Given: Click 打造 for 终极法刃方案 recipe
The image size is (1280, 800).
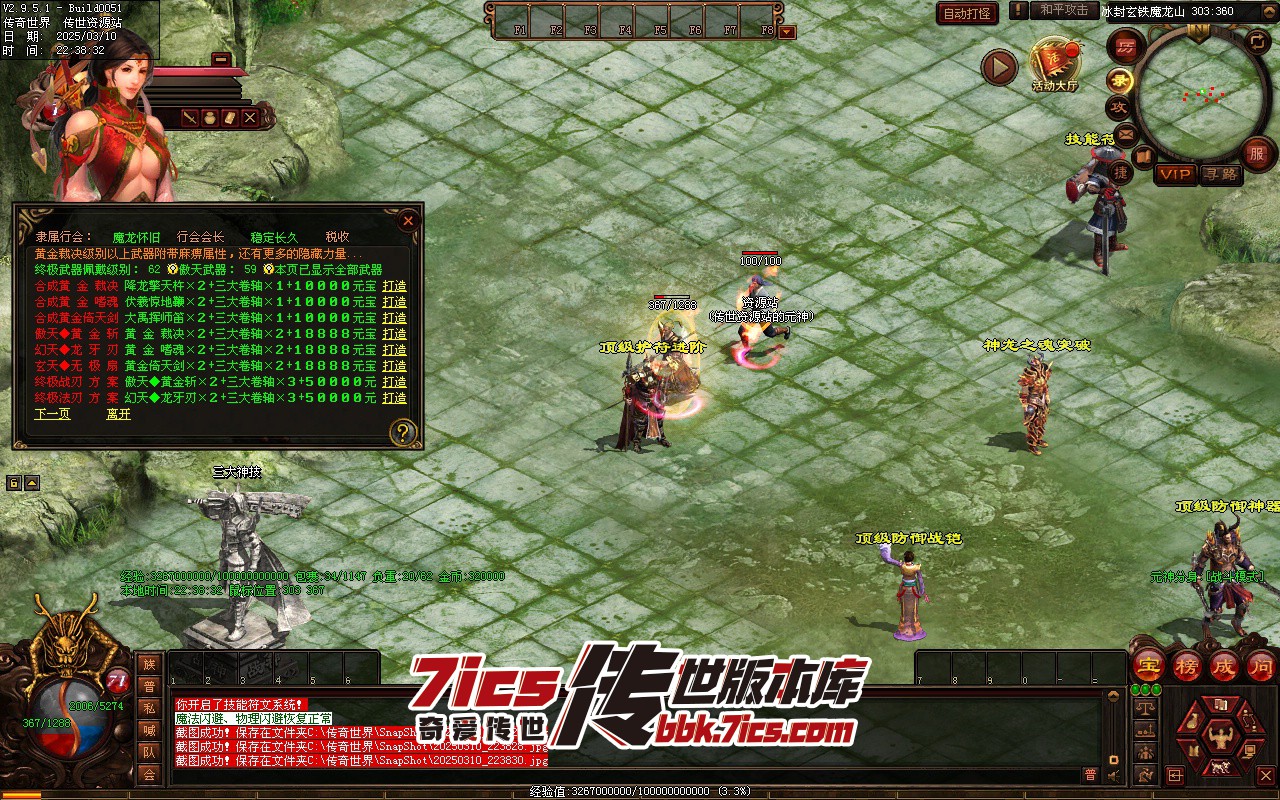Looking at the screenshot, I should pyautogui.click(x=394, y=397).
